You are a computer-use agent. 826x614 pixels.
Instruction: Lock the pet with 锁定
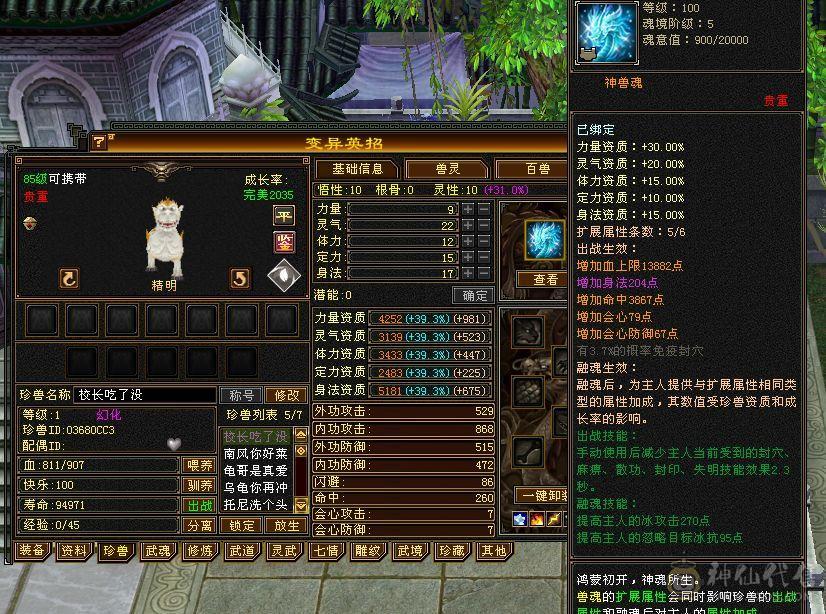coord(242,525)
